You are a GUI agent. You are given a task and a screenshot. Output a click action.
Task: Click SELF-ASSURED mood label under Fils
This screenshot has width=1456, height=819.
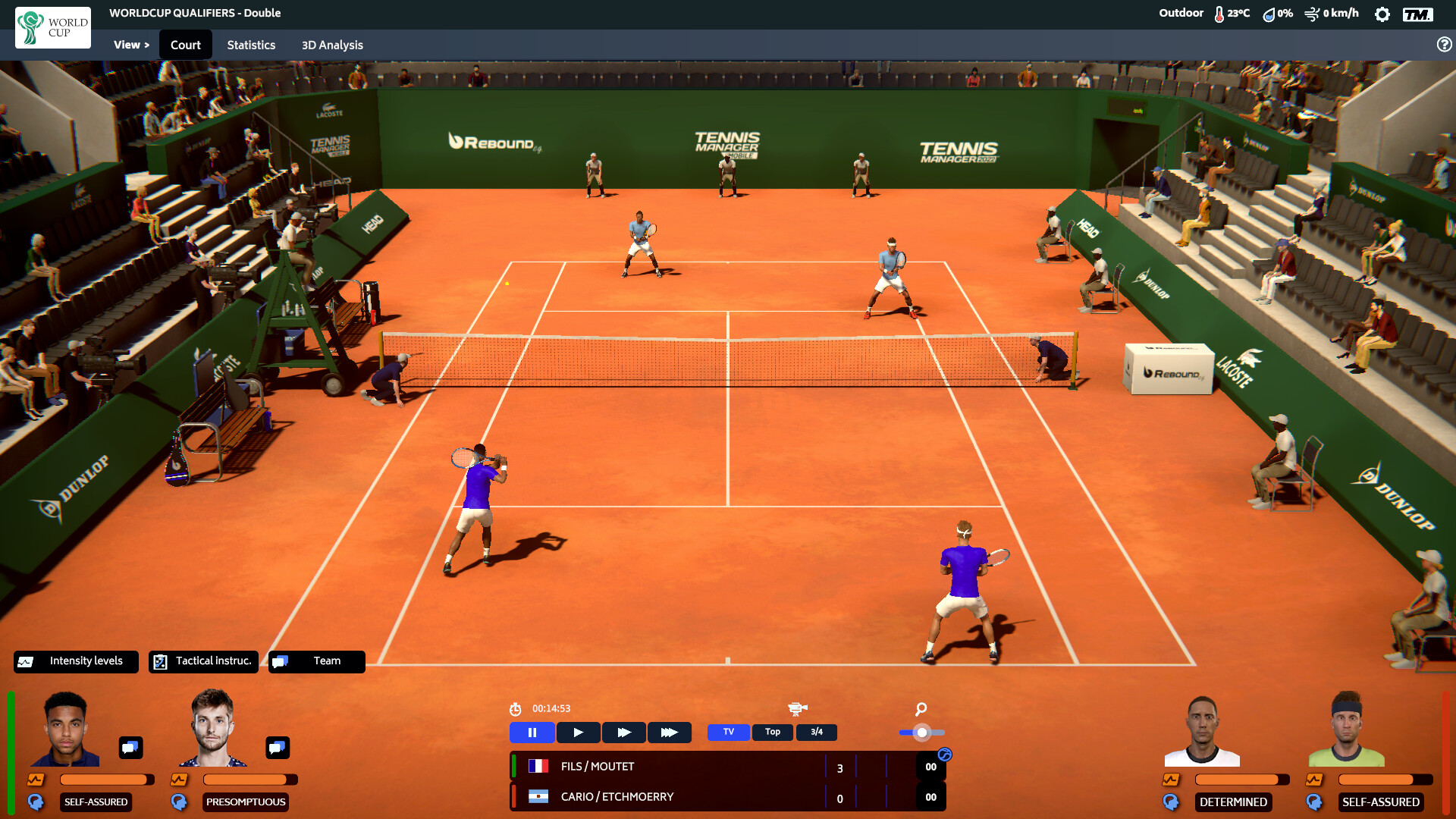coord(96,802)
